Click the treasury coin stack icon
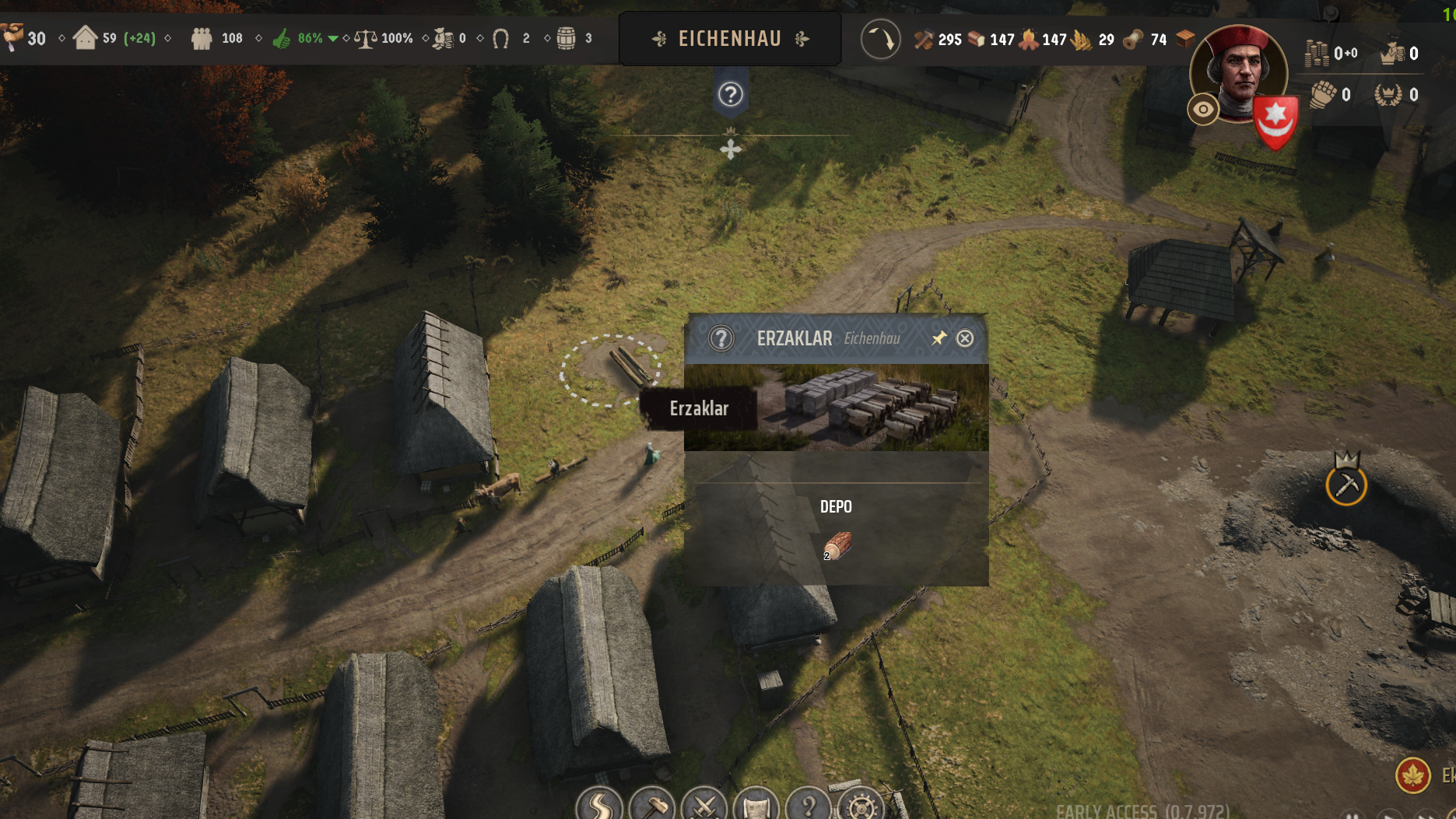The height and width of the screenshot is (819, 1456). pyautogui.click(x=1317, y=53)
